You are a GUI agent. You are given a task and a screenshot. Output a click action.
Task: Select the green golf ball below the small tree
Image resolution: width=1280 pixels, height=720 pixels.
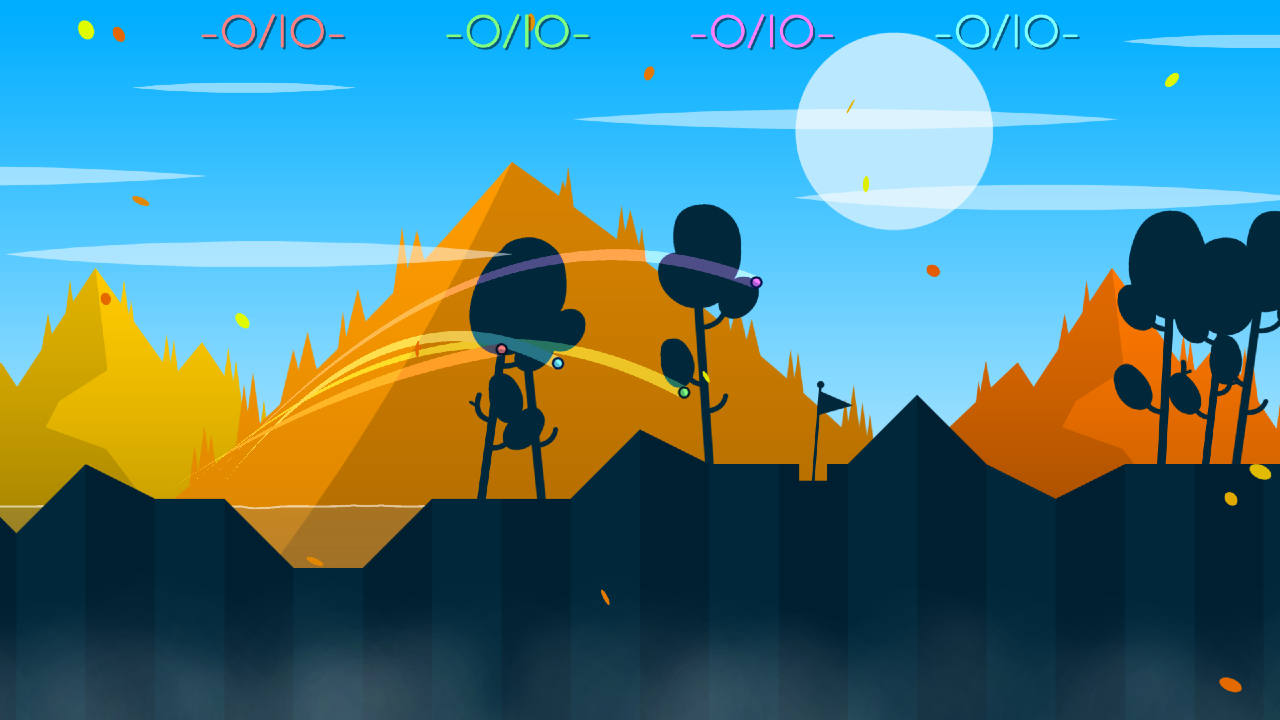point(684,391)
